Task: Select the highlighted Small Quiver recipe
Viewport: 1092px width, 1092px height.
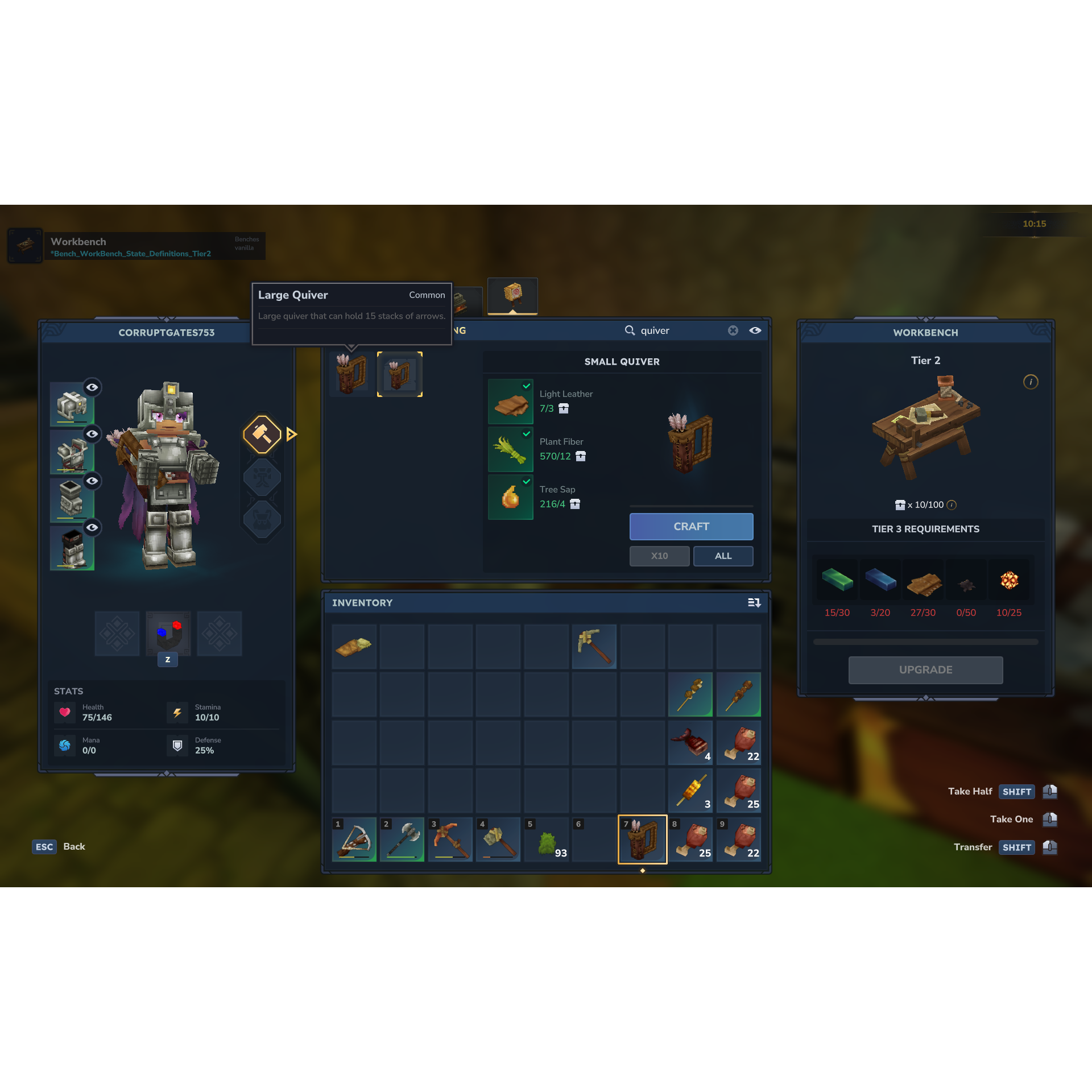Action: tap(400, 374)
